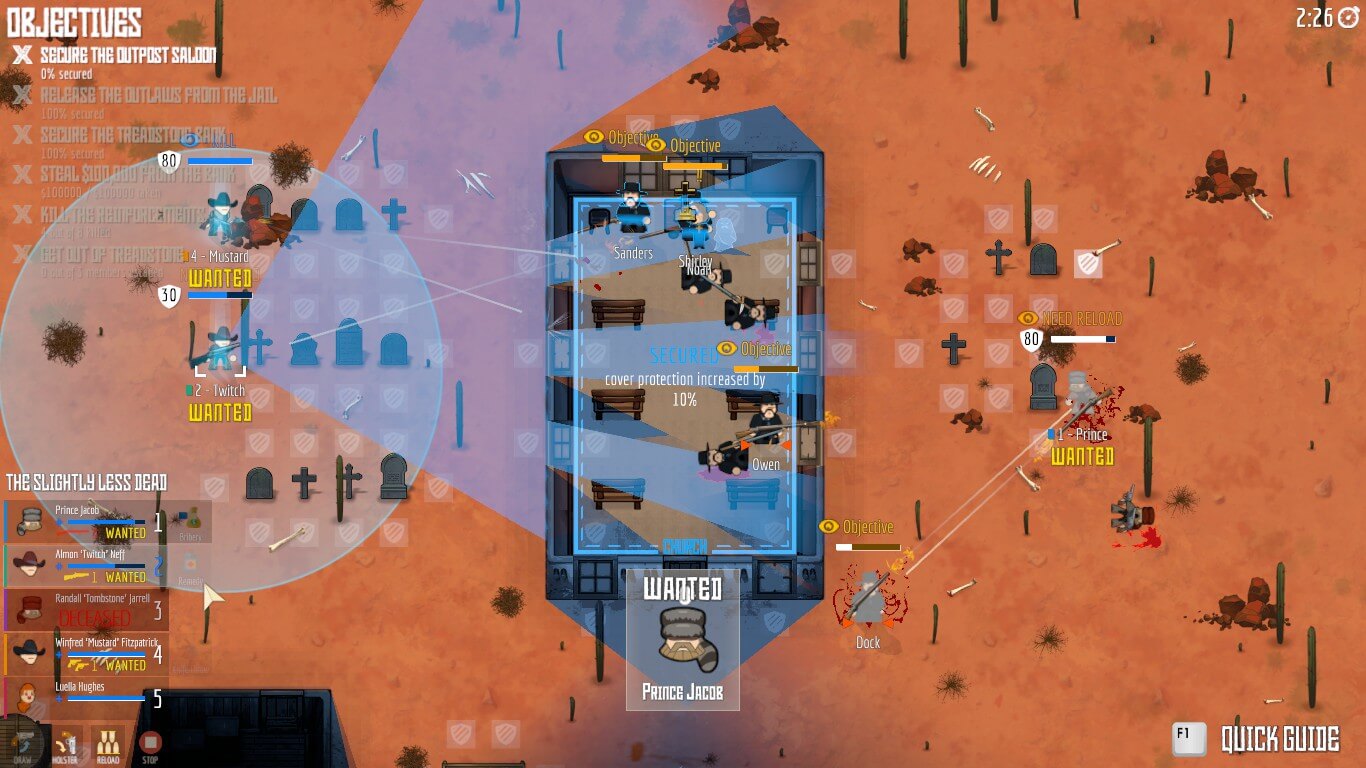Click the Prince Jacob wanted poster
1366x768 pixels.
click(683, 640)
